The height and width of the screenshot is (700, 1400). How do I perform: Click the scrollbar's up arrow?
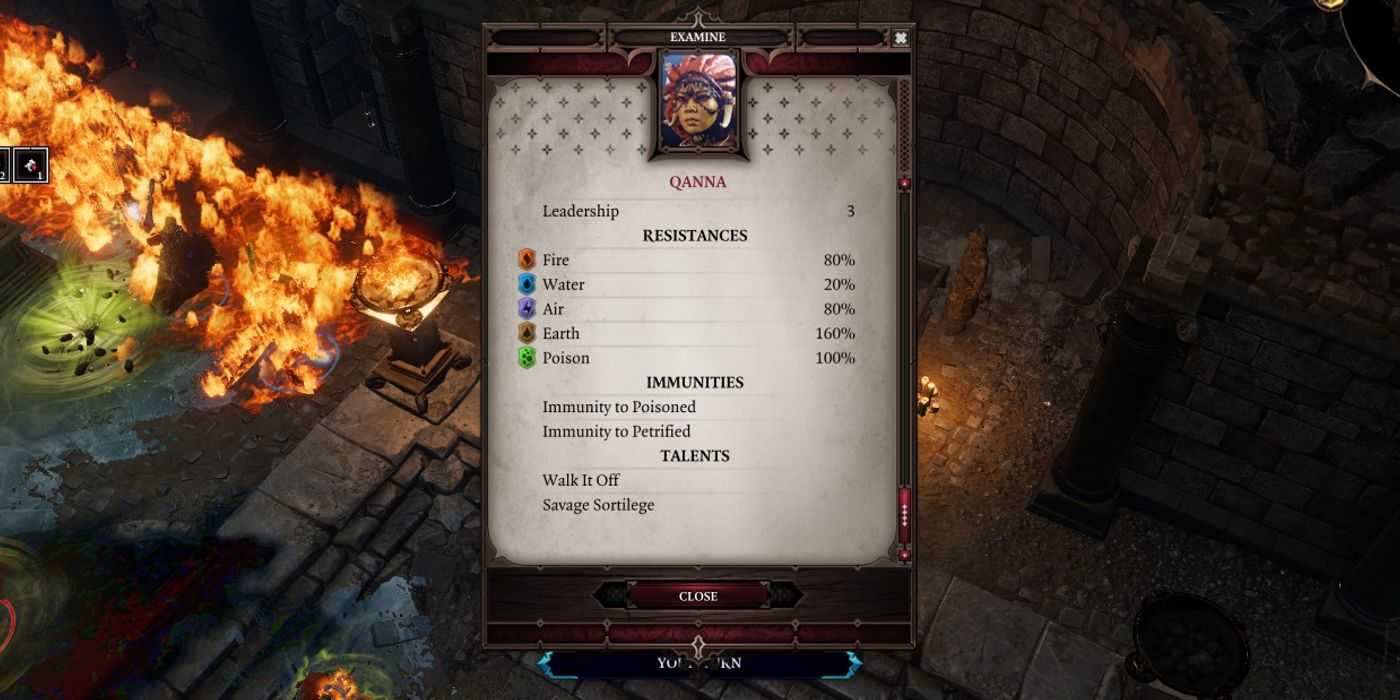905,184
